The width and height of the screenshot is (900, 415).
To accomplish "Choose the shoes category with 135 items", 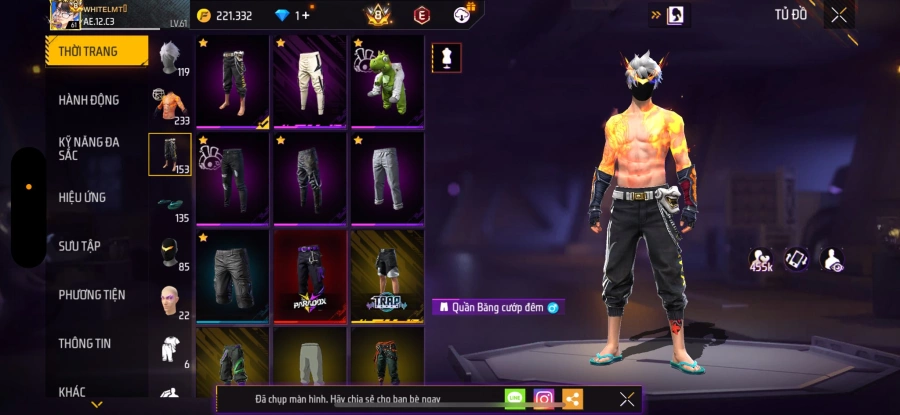I will coord(169,203).
